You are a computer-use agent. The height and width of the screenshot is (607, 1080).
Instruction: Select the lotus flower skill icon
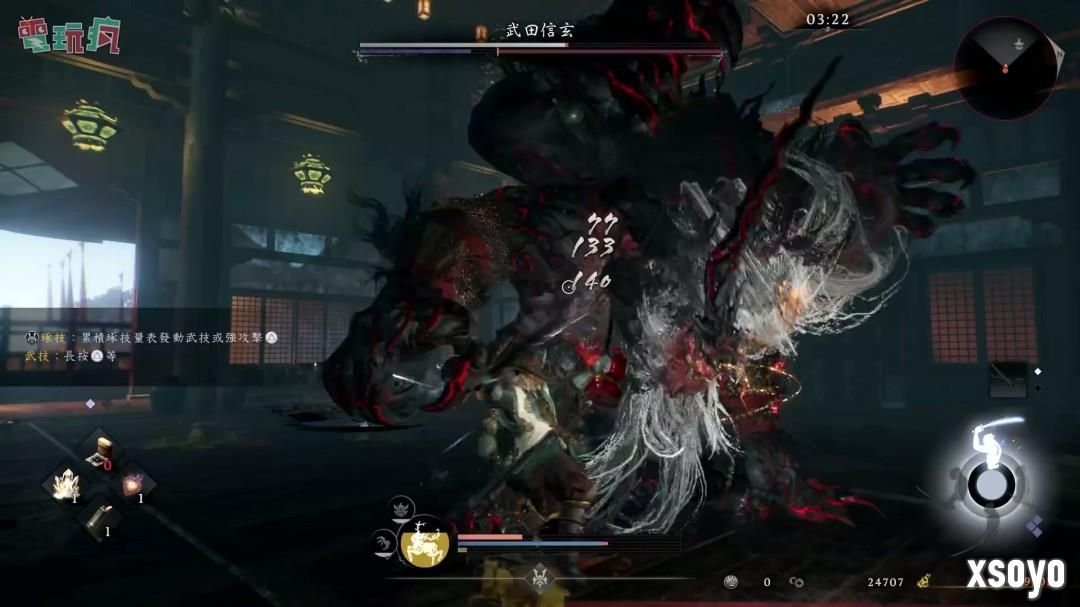(x=402, y=511)
